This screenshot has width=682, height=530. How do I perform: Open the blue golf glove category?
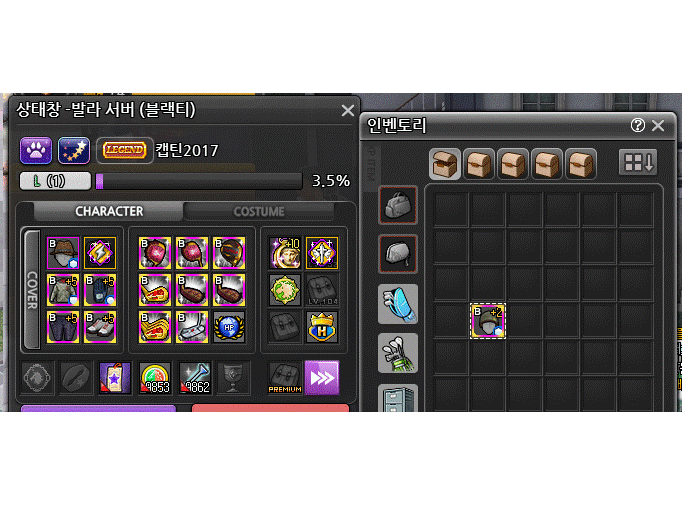point(398,304)
